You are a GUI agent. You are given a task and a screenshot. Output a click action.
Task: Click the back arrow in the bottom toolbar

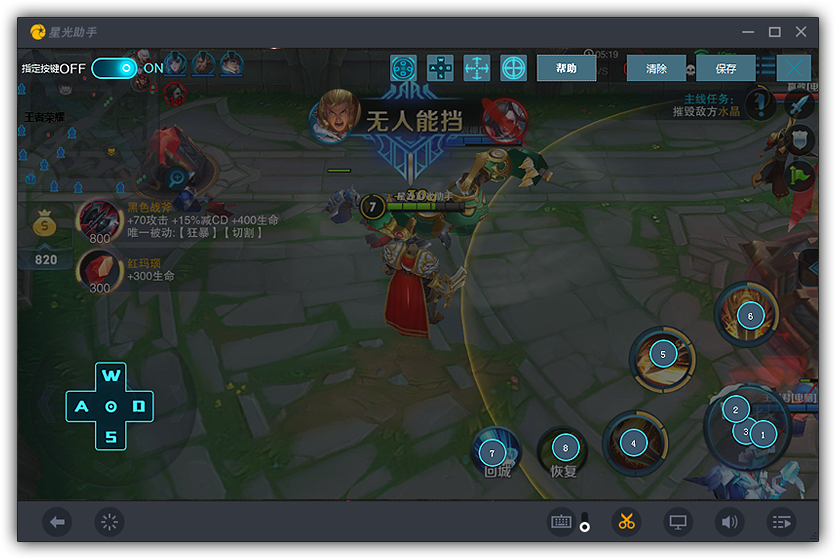[x=58, y=521]
